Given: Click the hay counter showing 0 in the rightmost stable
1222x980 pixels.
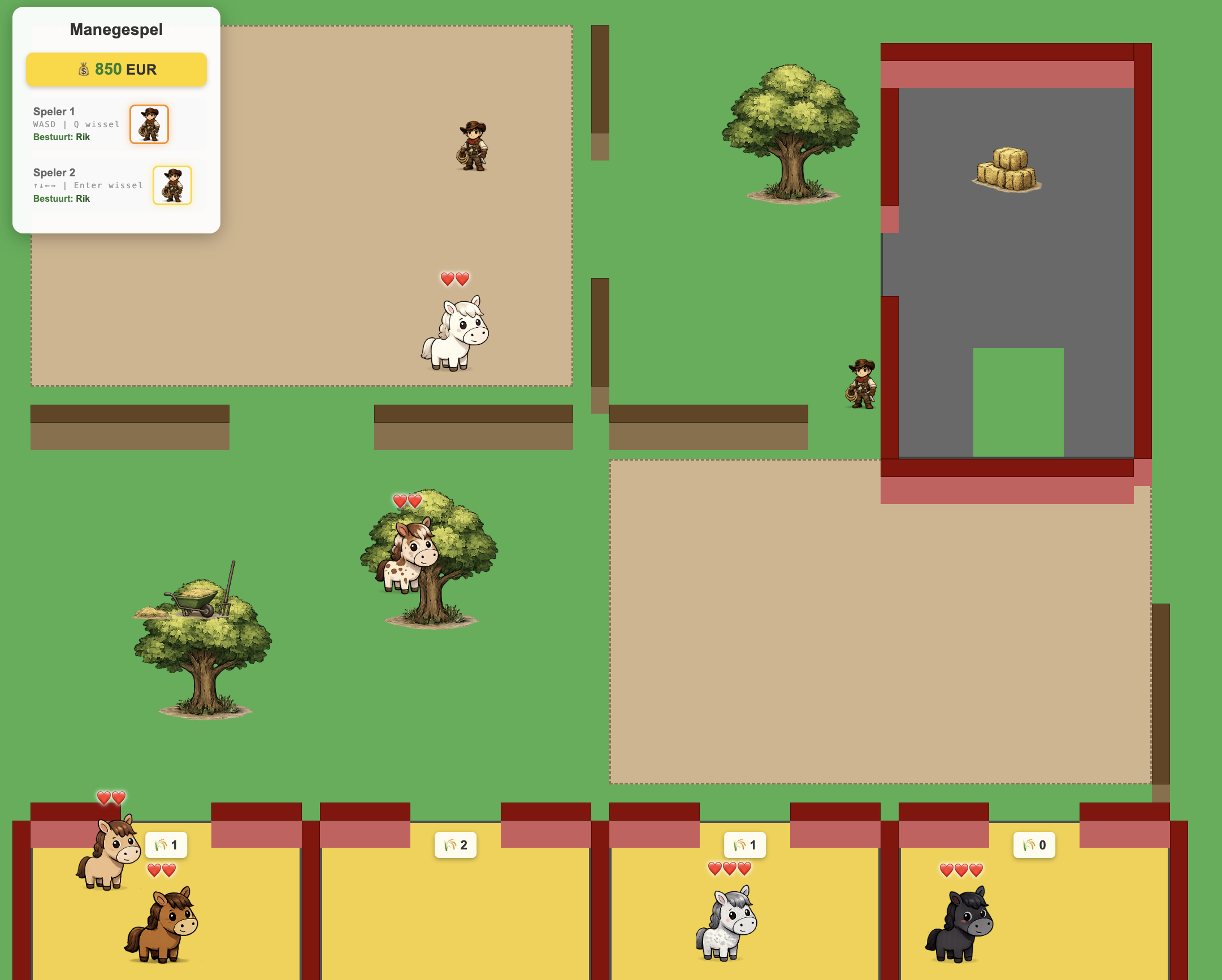Looking at the screenshot, I should tap(1035, 844).
